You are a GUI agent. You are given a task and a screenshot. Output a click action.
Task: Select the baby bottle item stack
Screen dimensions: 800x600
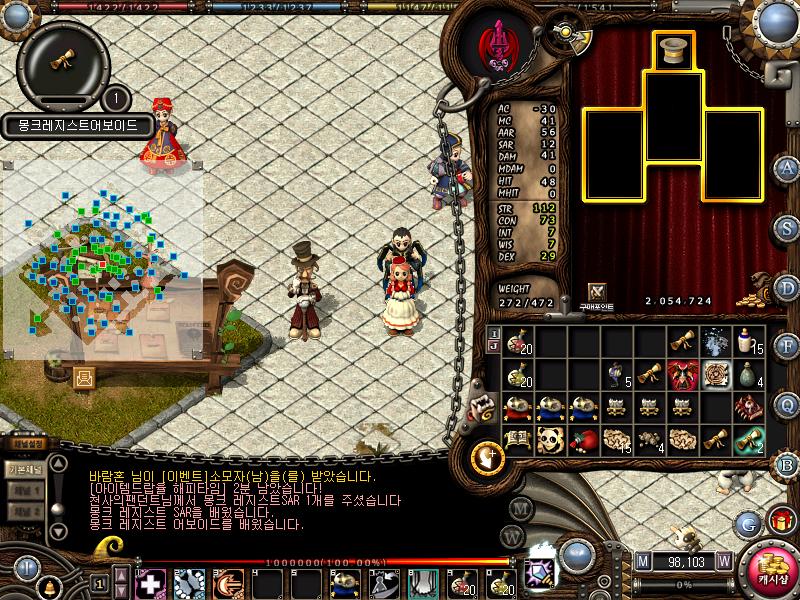coord(748,342)
